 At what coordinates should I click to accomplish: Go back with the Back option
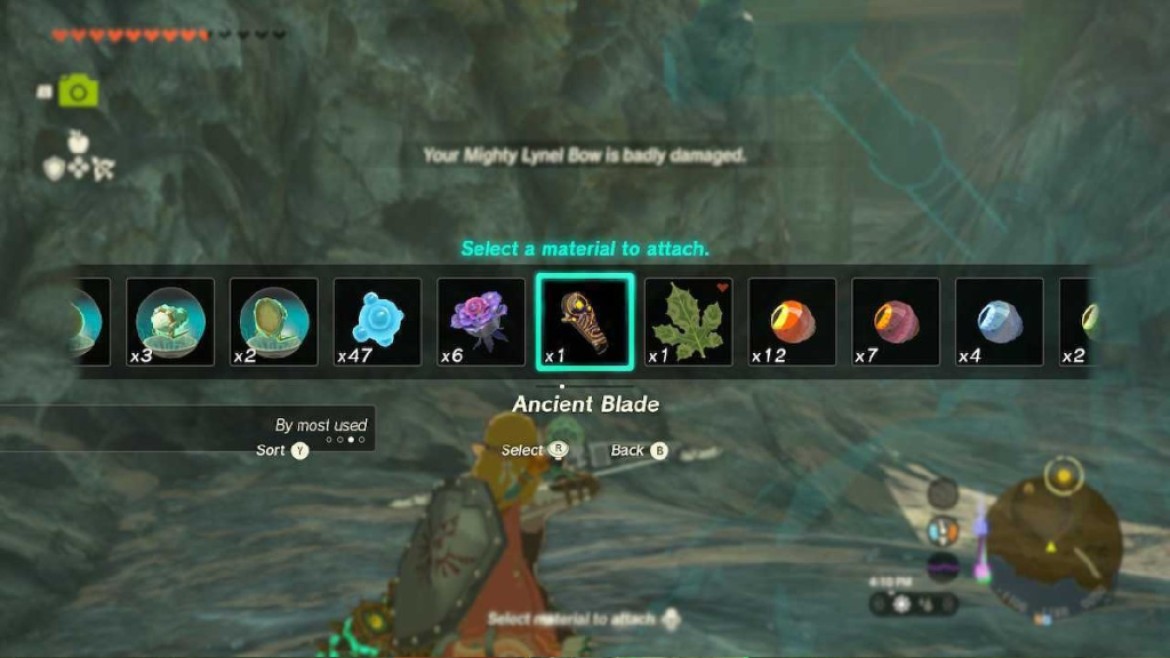click(639, 451)
